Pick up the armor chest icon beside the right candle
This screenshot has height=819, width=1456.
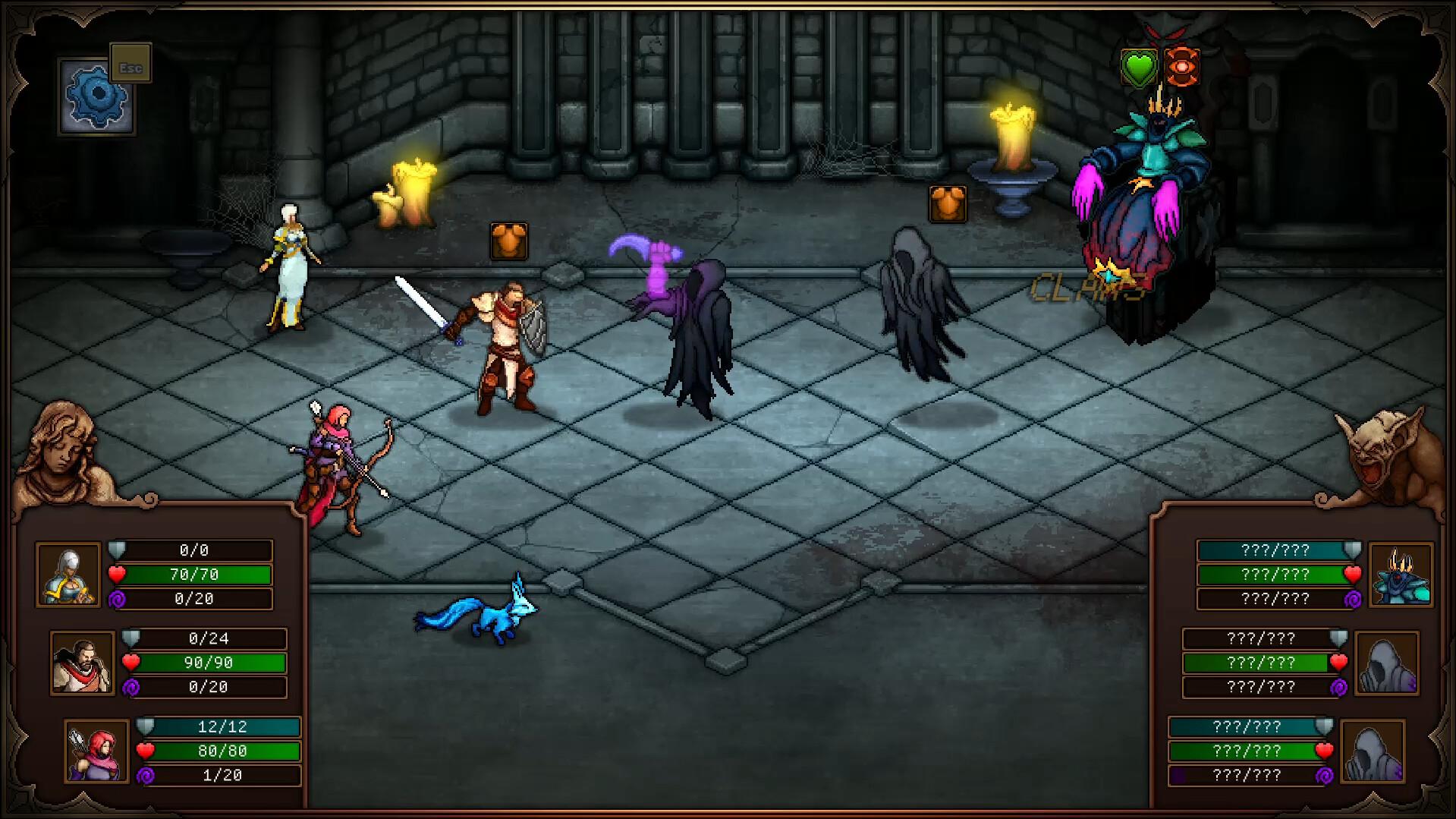pyautogui.click(x=947, y=203)
